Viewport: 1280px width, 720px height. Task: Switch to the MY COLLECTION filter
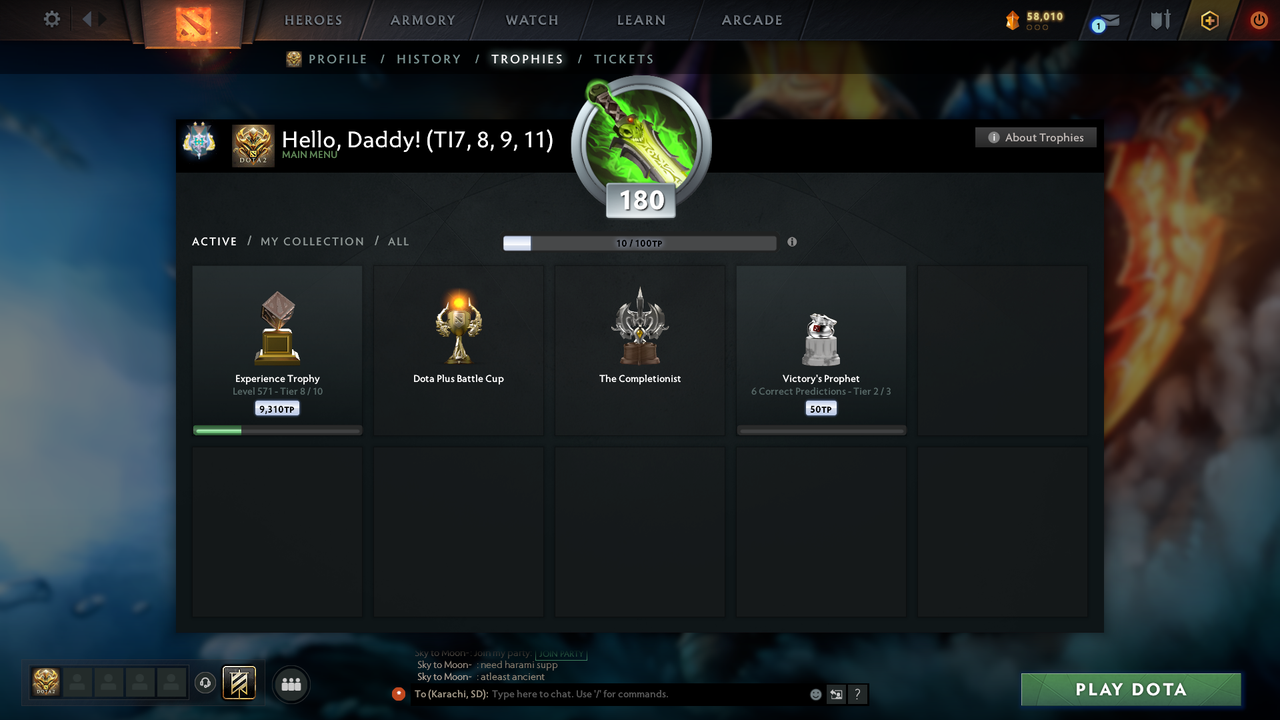[311, 241]
